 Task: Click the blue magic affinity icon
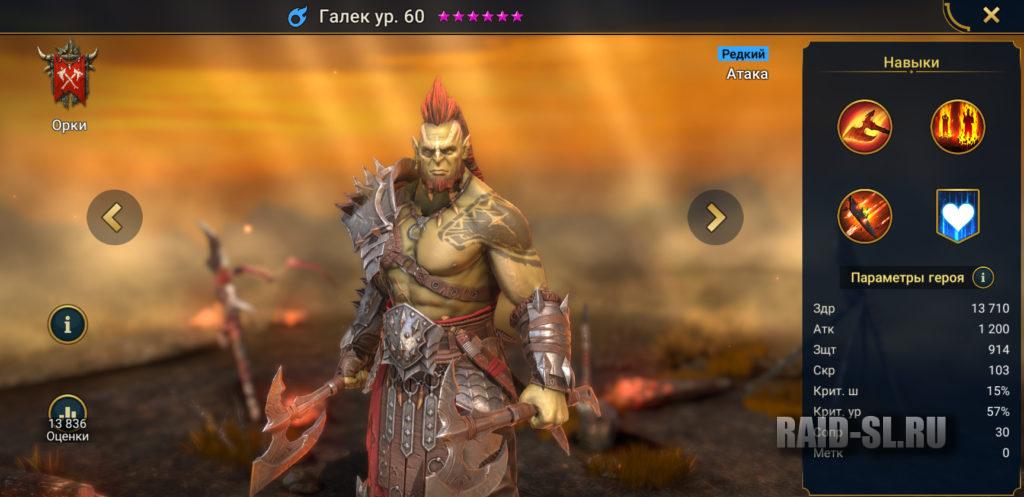[297, 16]
